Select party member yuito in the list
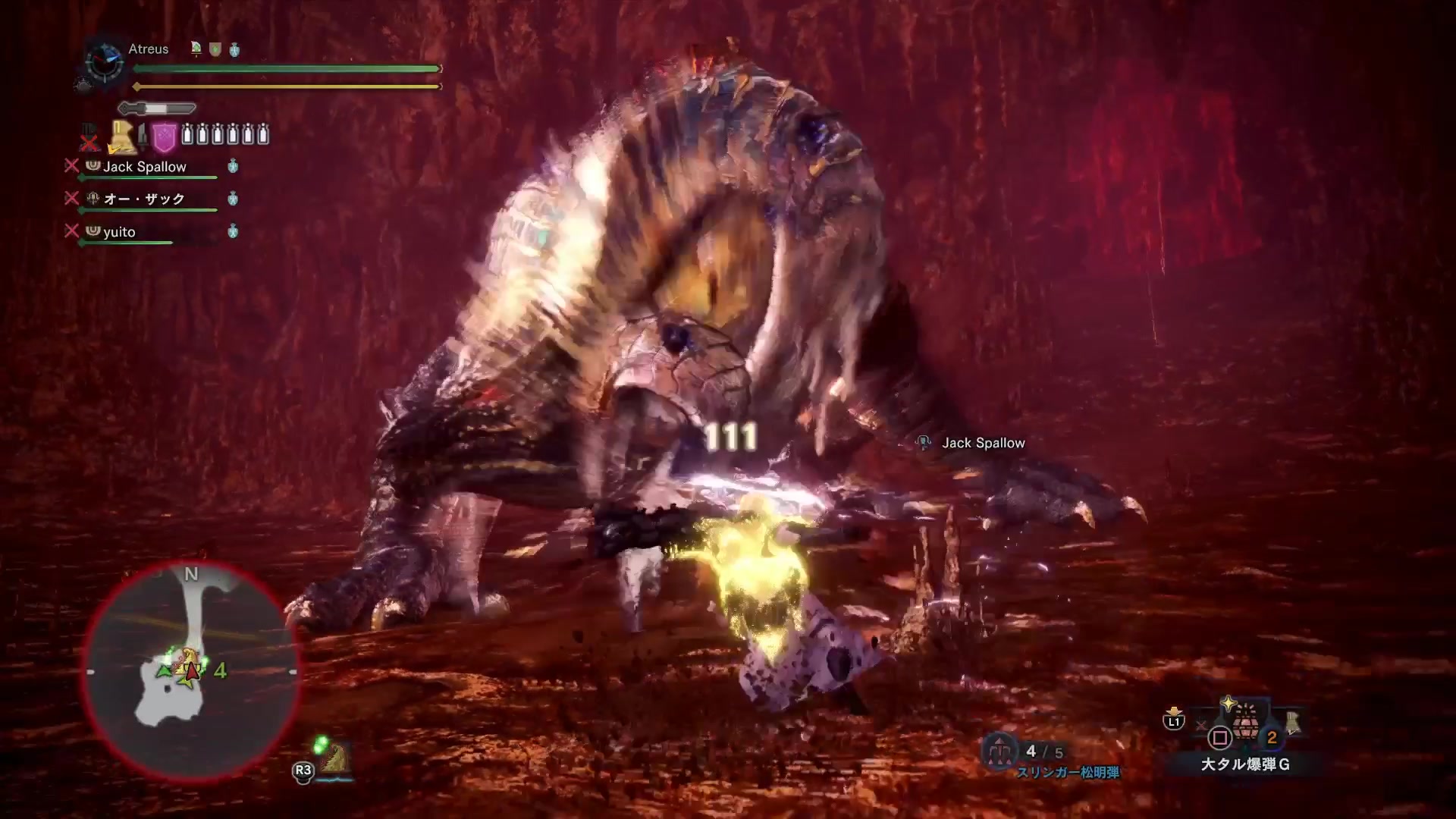 [x=119, y=232]
